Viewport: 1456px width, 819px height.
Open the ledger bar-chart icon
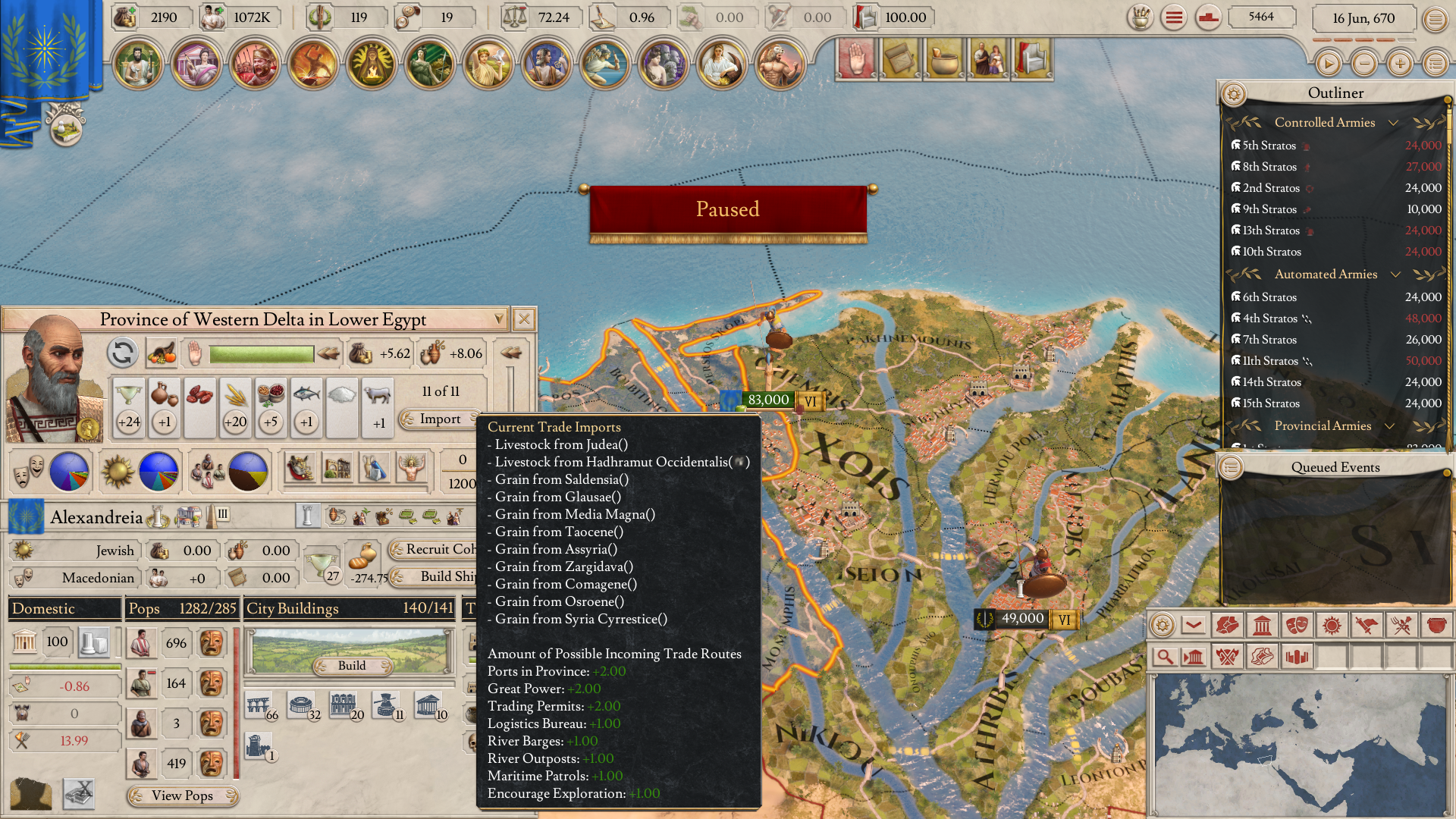click(1296, 656)
